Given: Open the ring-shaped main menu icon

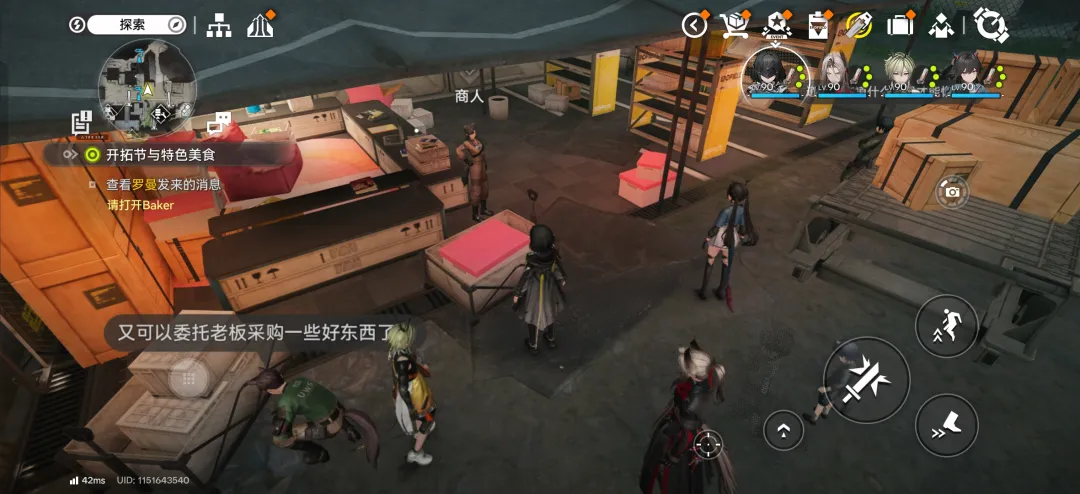Looking at the screenshot, I should pos(990,25).
